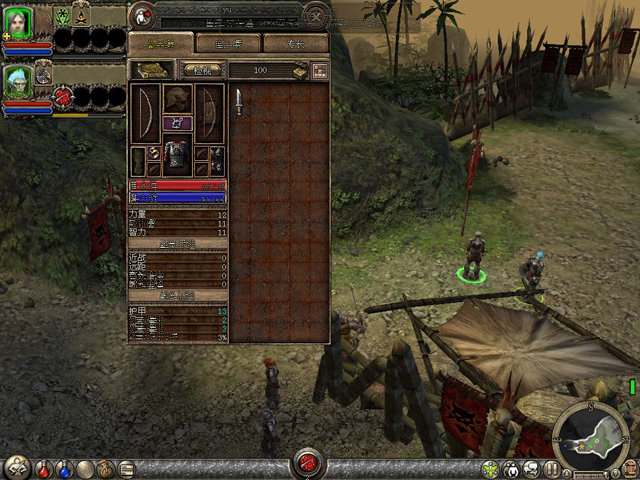Use the blue mana potion button
This screenshot has width=640, height=480.
point(64,468)
